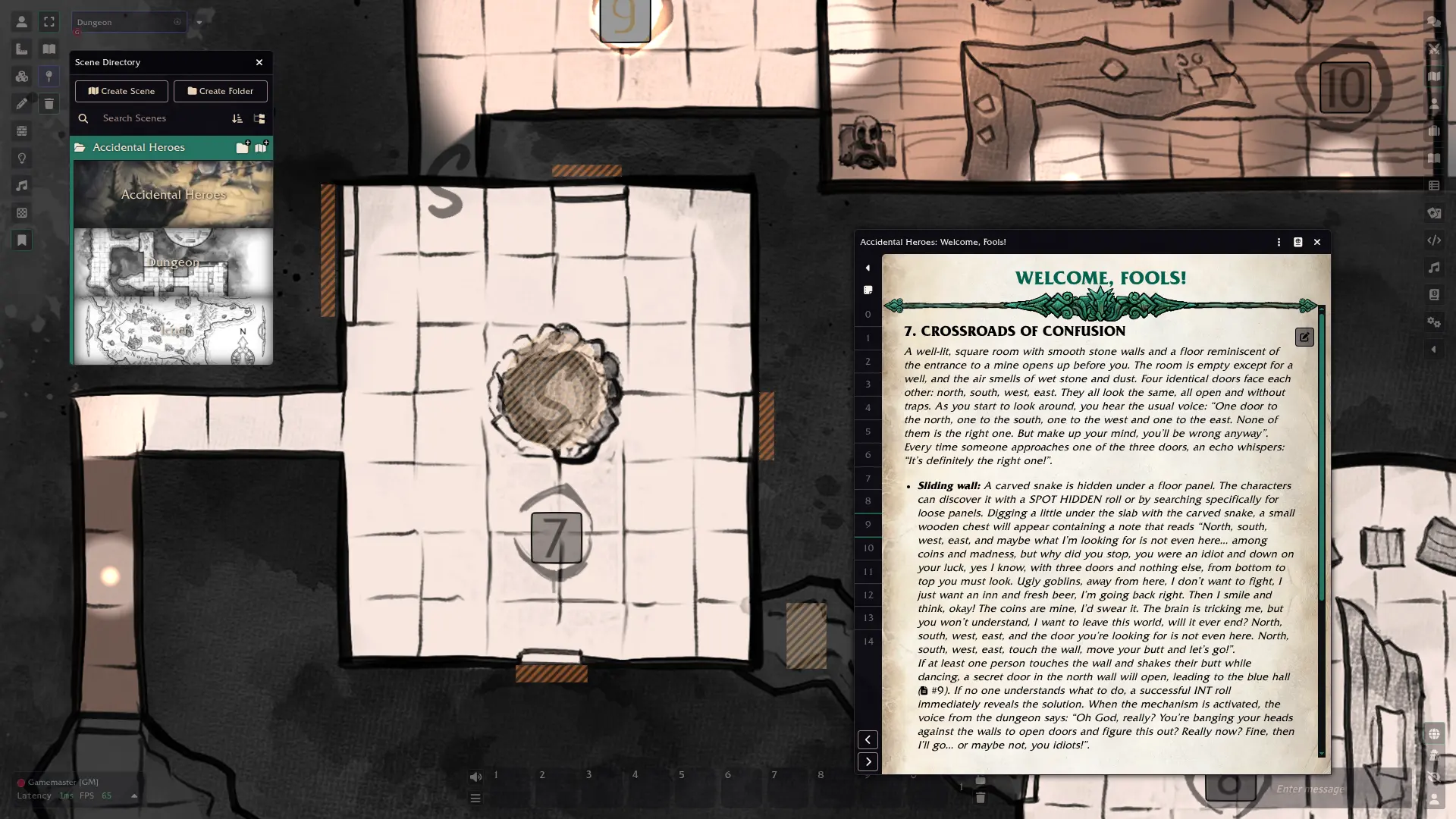Collapse the Accidental Heroes folder

[138, 147]
